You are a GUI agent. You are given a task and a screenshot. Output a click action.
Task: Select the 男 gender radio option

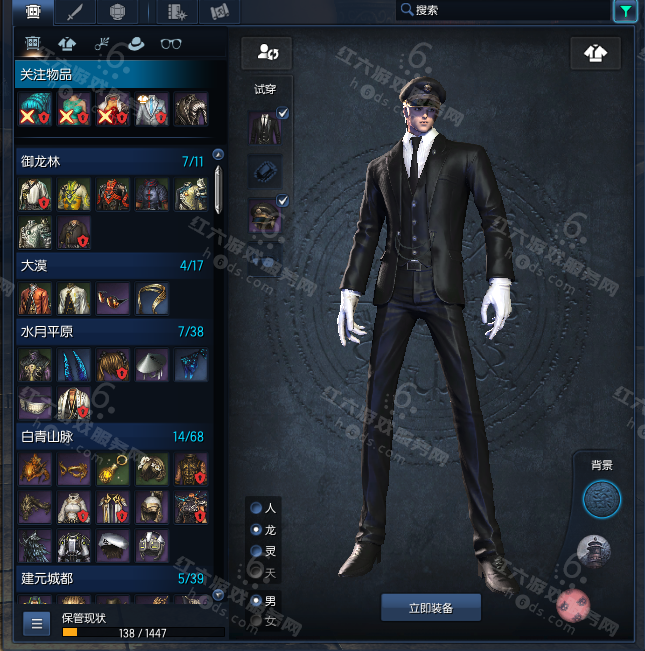coord(257,601)
